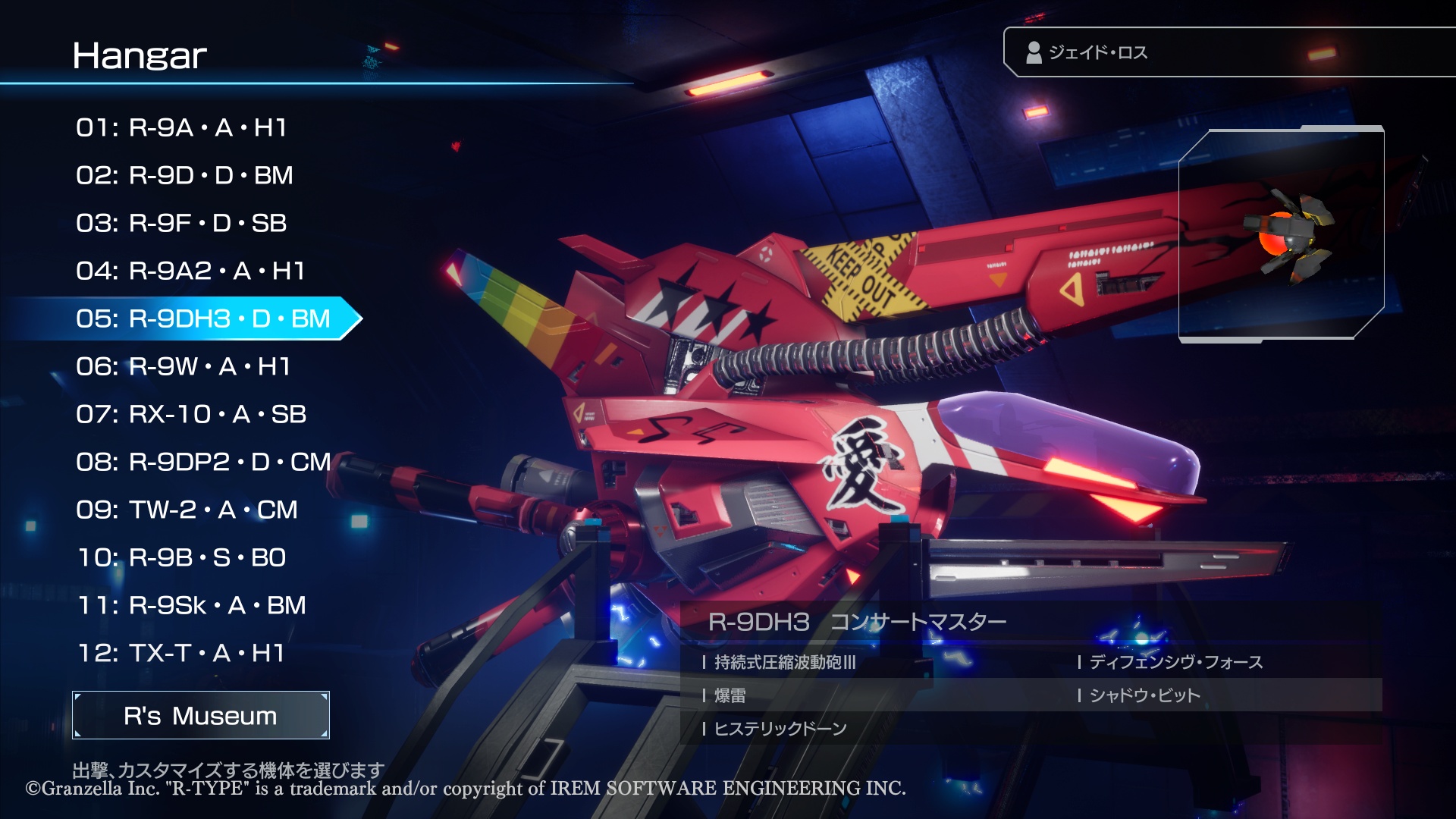1456x819 pixels.
Task: Choose hangar slot 10: R-9B
Action: 182,557
